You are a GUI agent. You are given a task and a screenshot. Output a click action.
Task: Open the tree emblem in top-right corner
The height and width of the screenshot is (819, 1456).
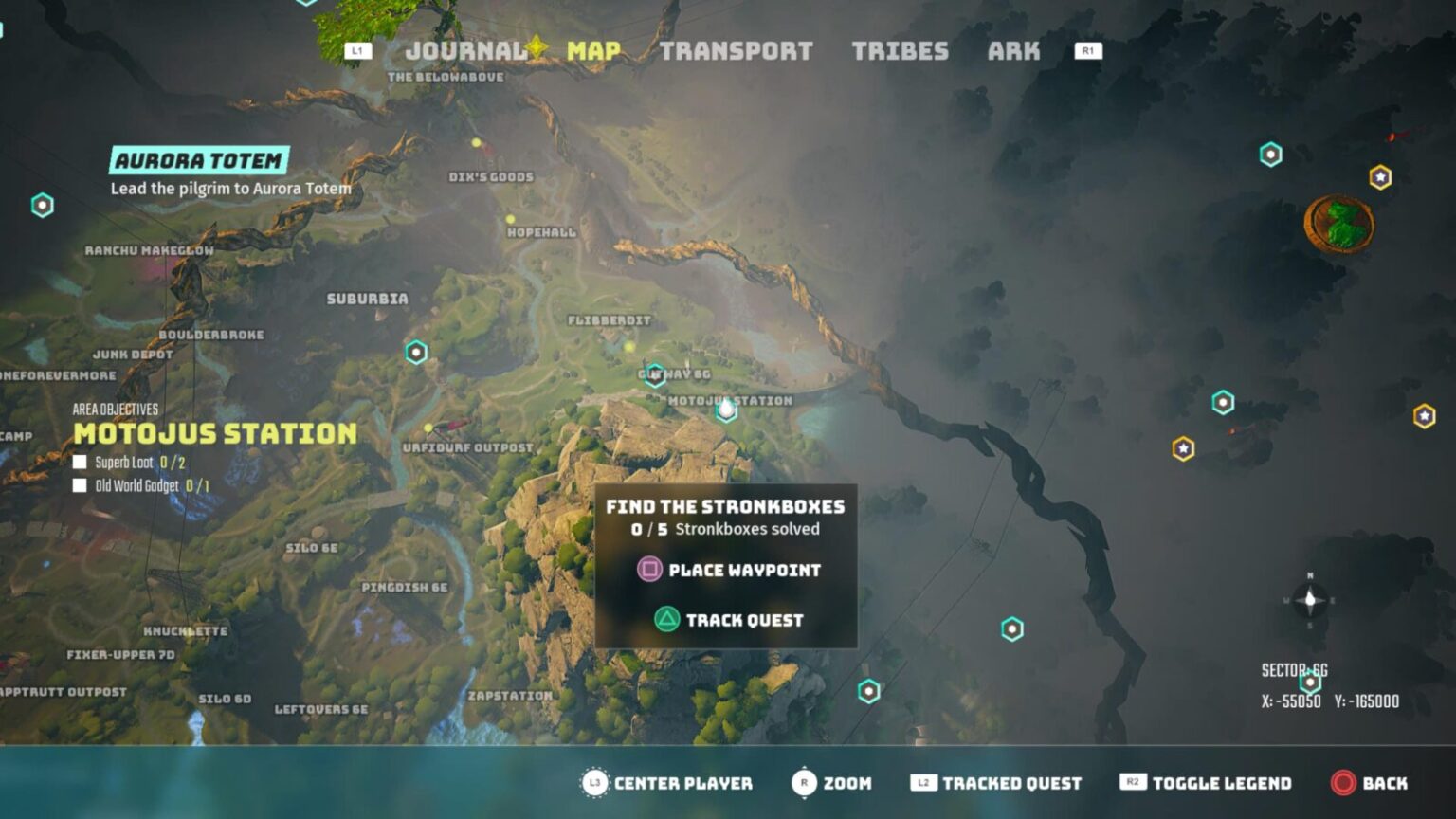point(1338,223)
